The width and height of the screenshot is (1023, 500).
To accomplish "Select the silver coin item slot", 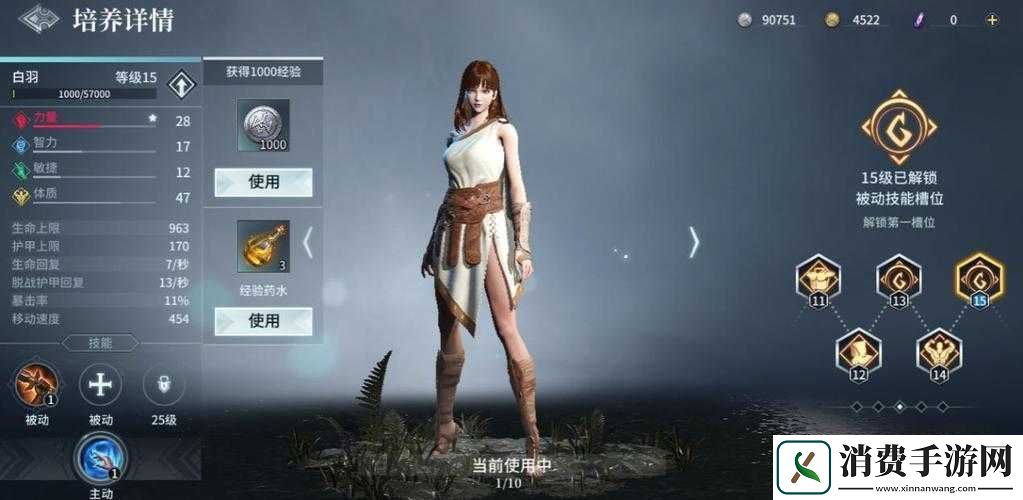I will coord(264,126).
